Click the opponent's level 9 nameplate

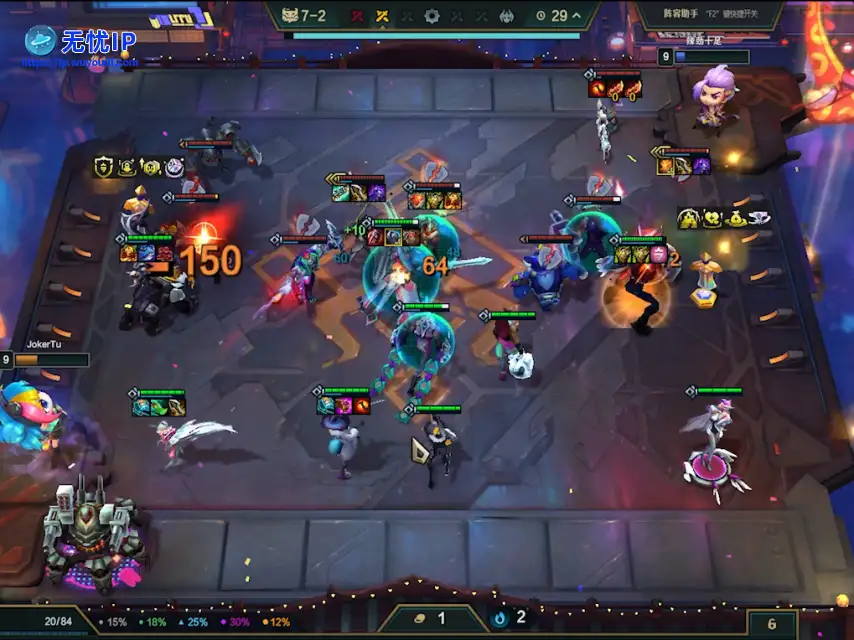704,57
